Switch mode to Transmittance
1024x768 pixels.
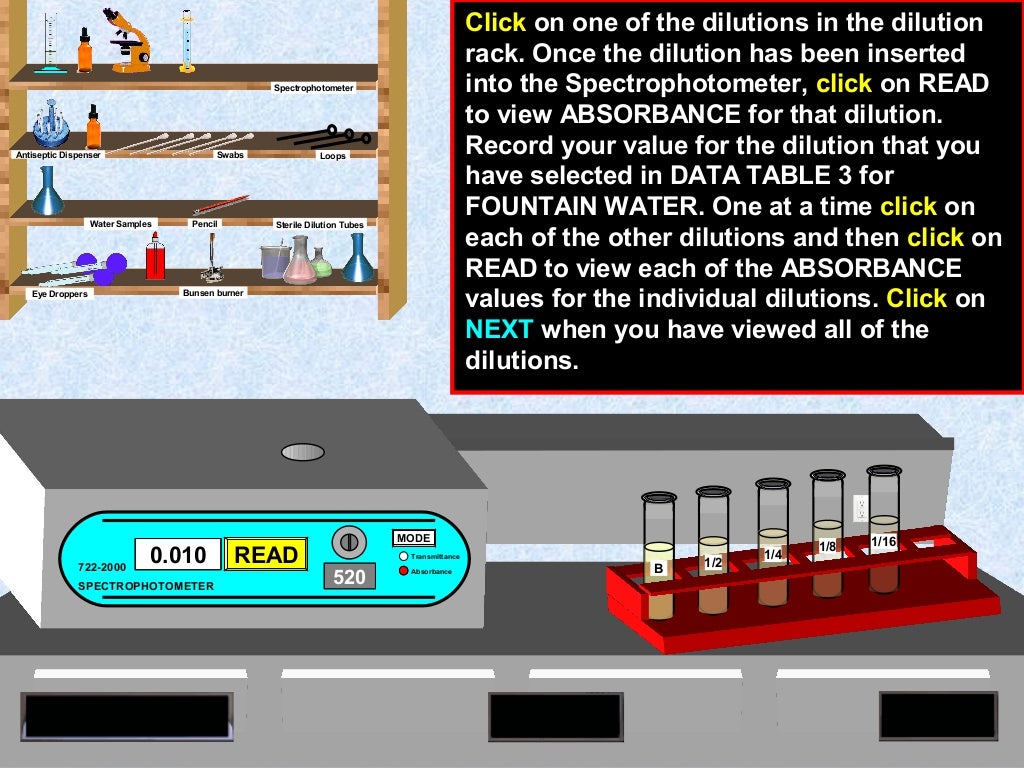point(403,556)
